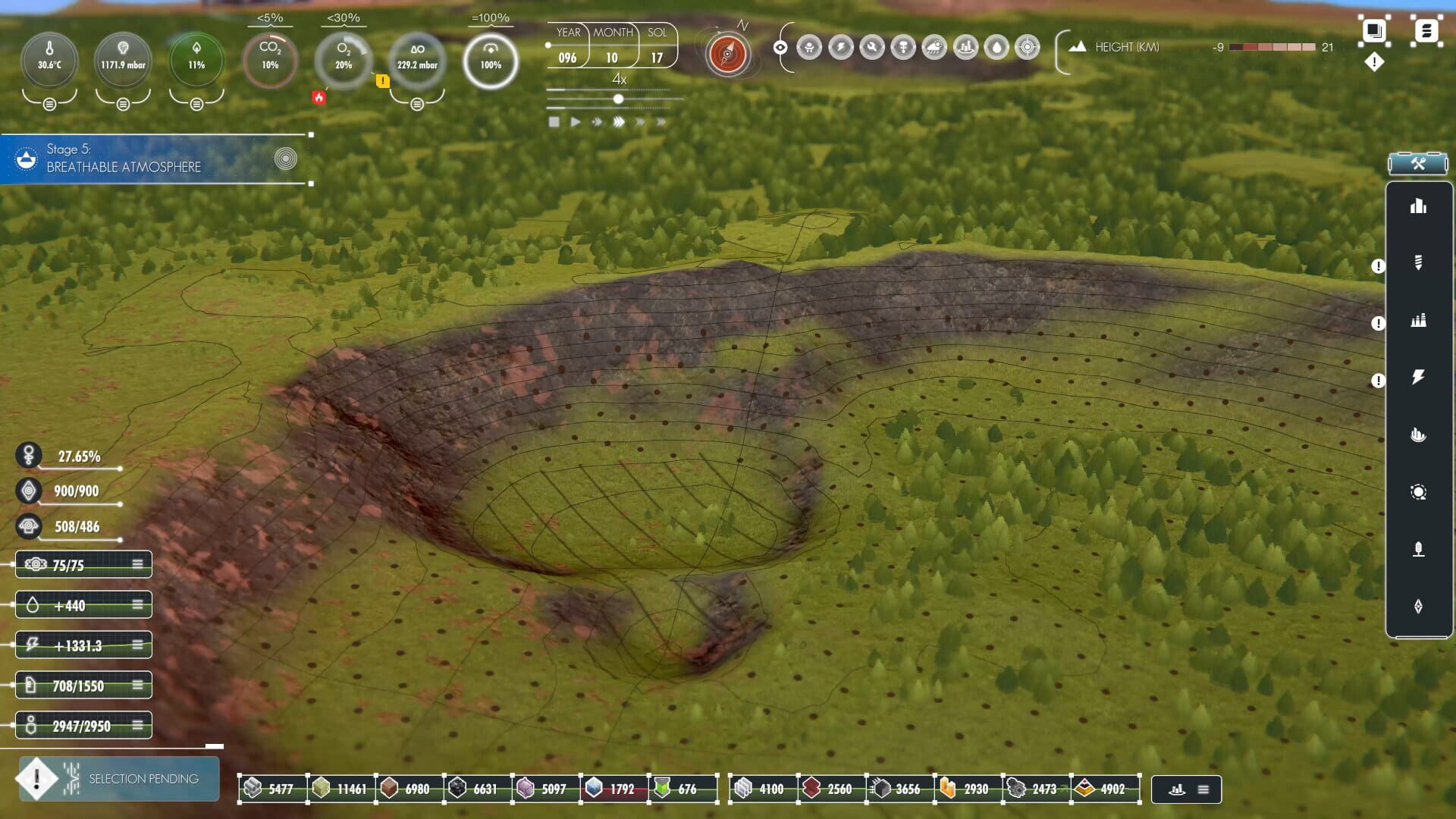Open the weather overlay icon in the top bar
1456x819 pixels.
934,47
